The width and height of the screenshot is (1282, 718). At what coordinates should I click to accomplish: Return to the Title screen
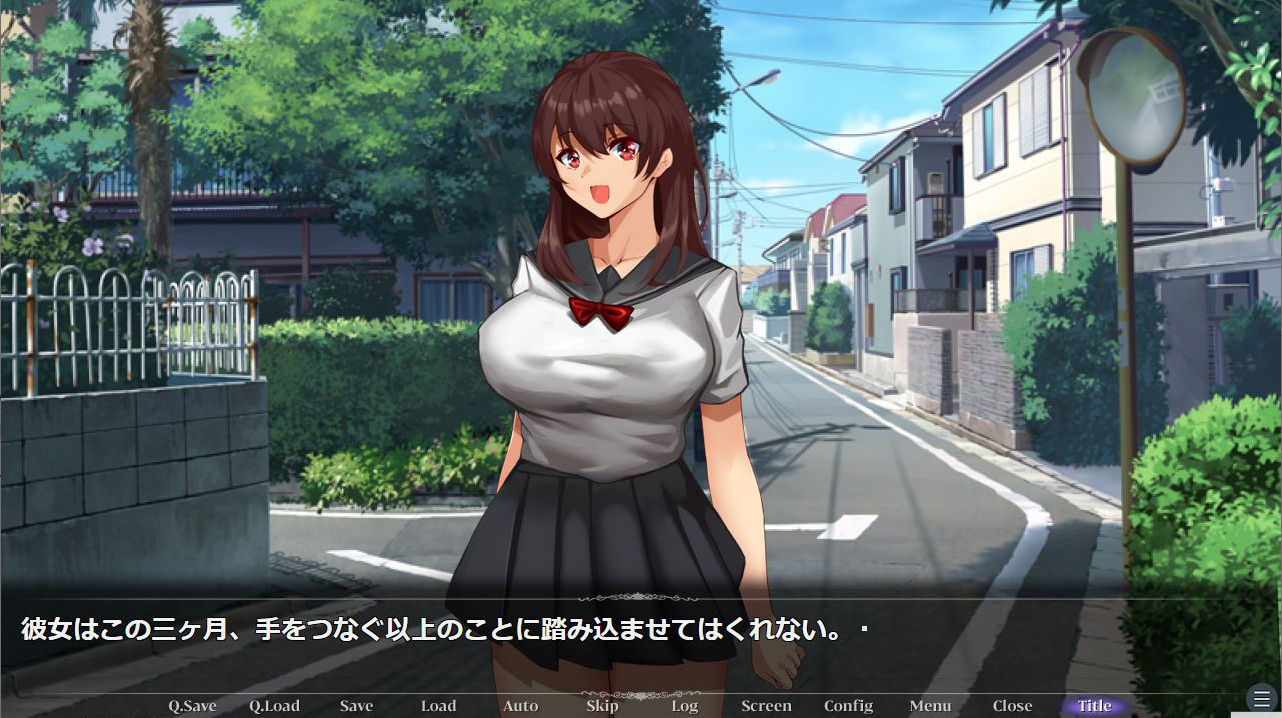pos(1094,706)
